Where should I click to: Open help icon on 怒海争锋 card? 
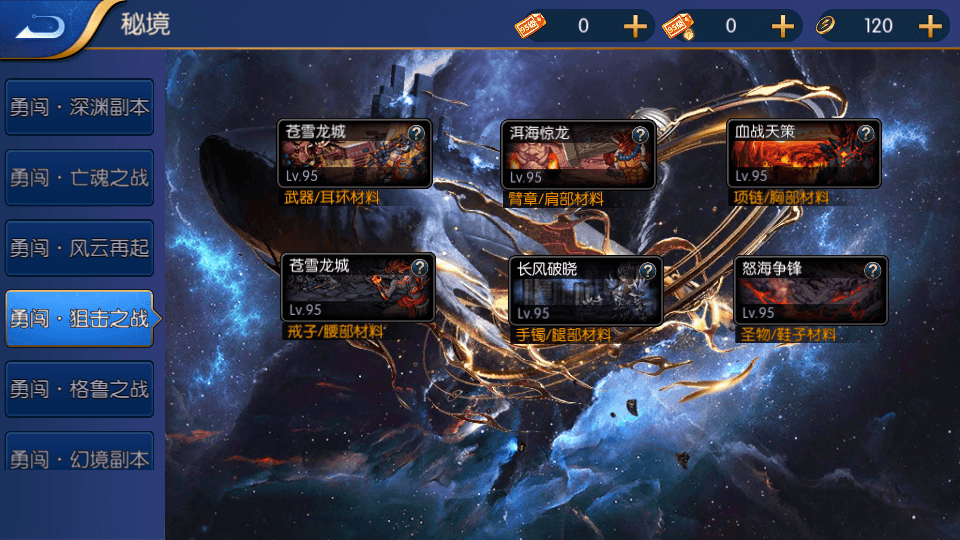coord(873,271)
